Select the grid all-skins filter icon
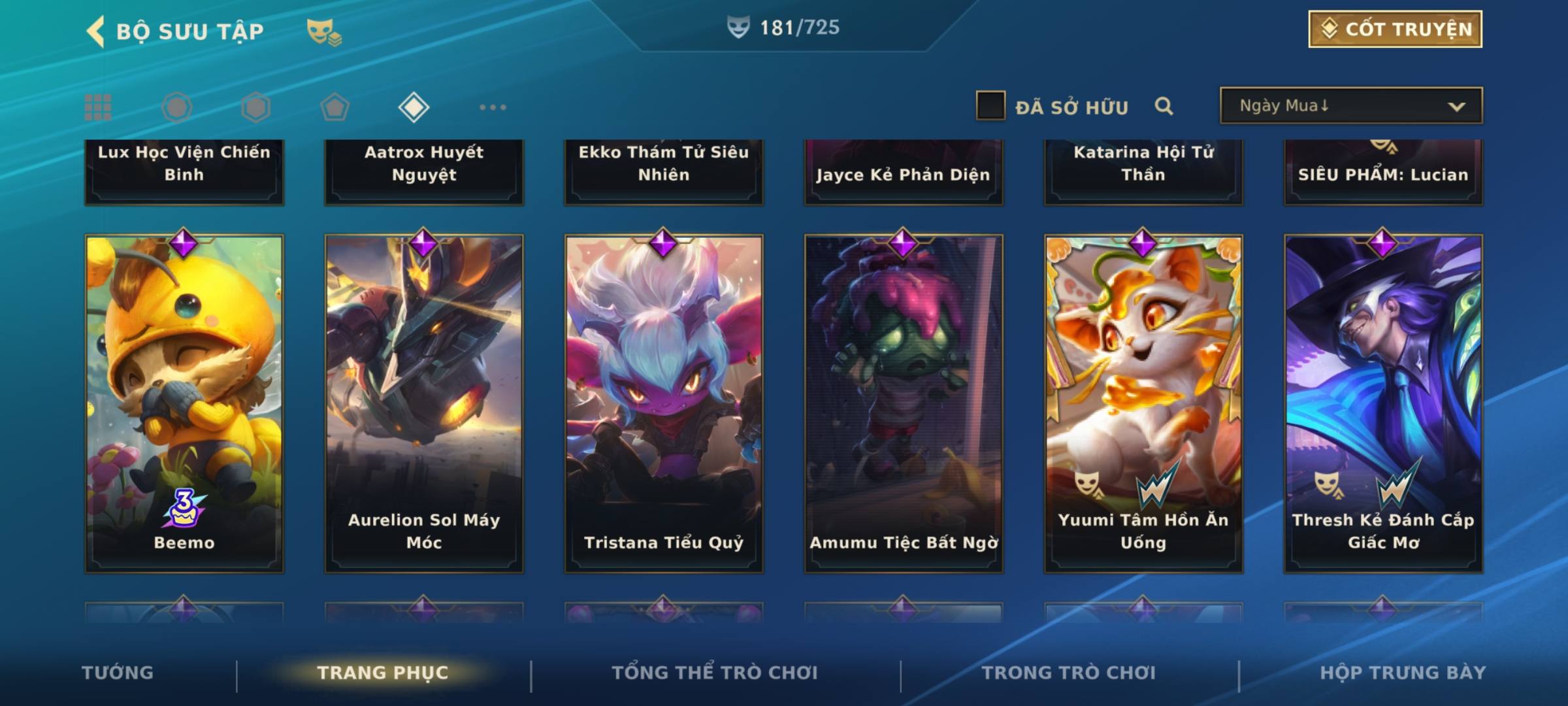The width and height of the screenshot is (1568, 706). point(98,107)
